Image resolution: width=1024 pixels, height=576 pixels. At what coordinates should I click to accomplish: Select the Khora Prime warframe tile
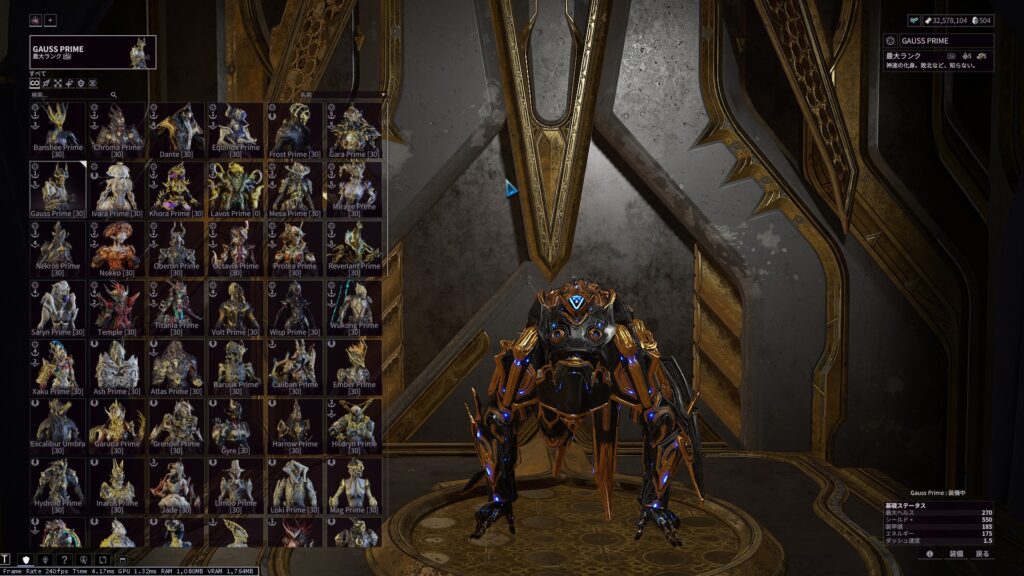click(176, 188)
